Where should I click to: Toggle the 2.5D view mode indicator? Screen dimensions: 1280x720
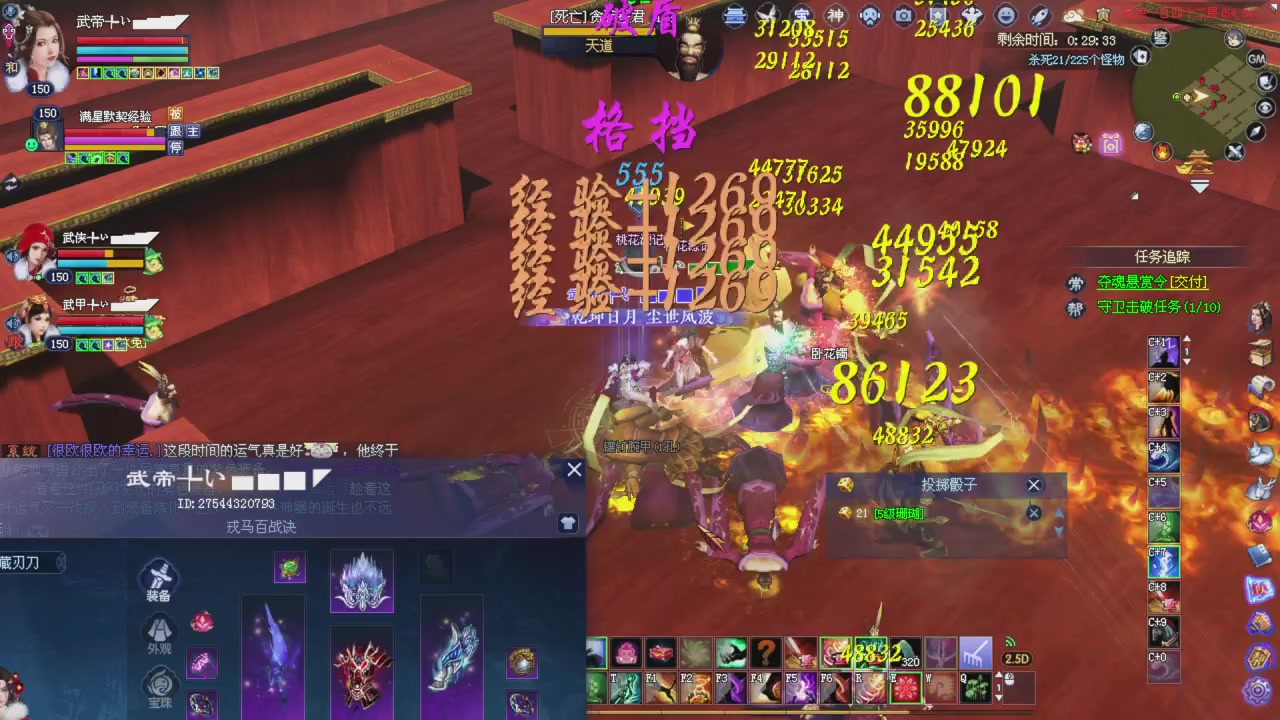point(1015,657)
